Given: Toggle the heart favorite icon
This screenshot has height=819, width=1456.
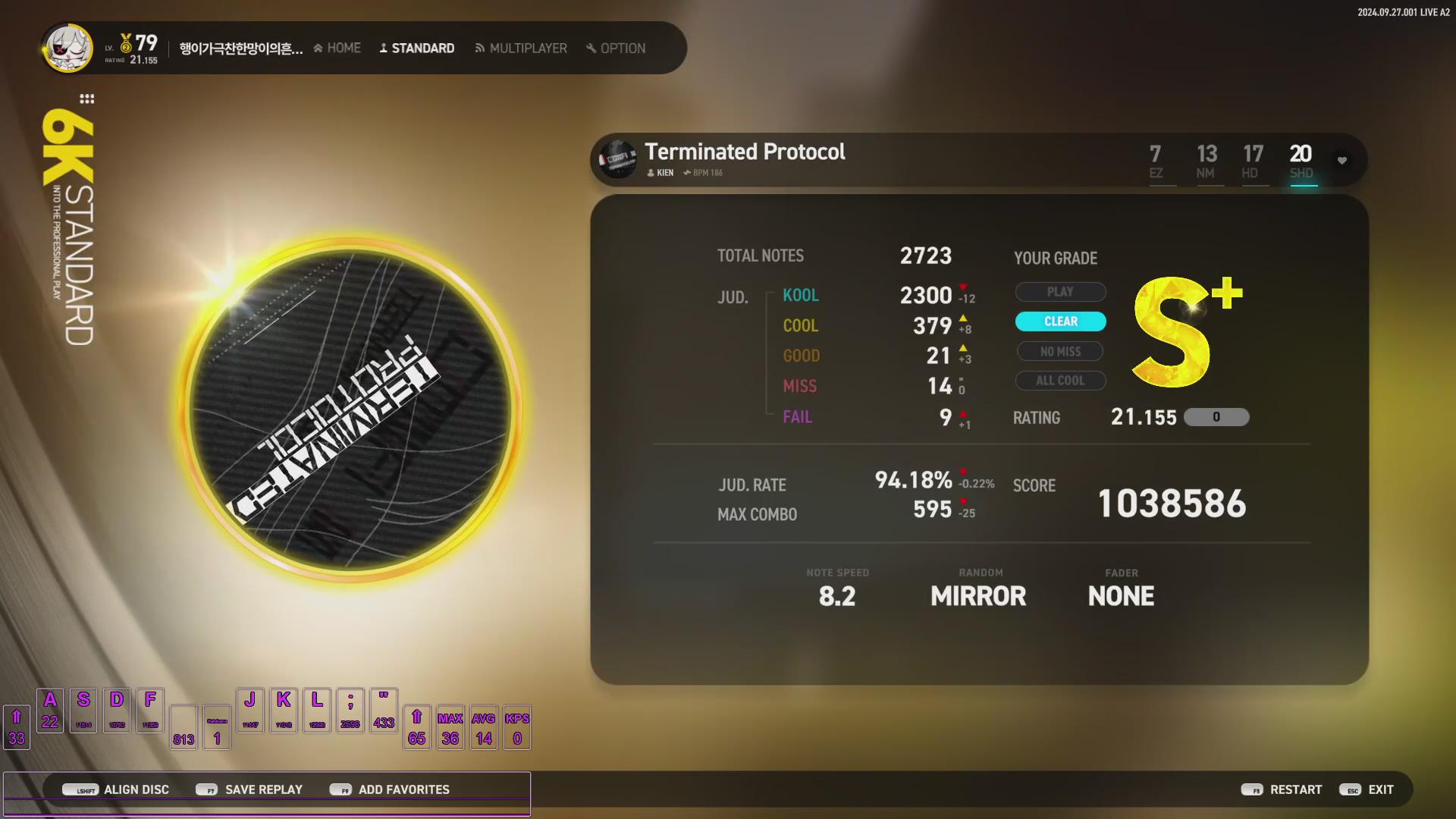Looking at the screenshot, I should [1342, 160].
